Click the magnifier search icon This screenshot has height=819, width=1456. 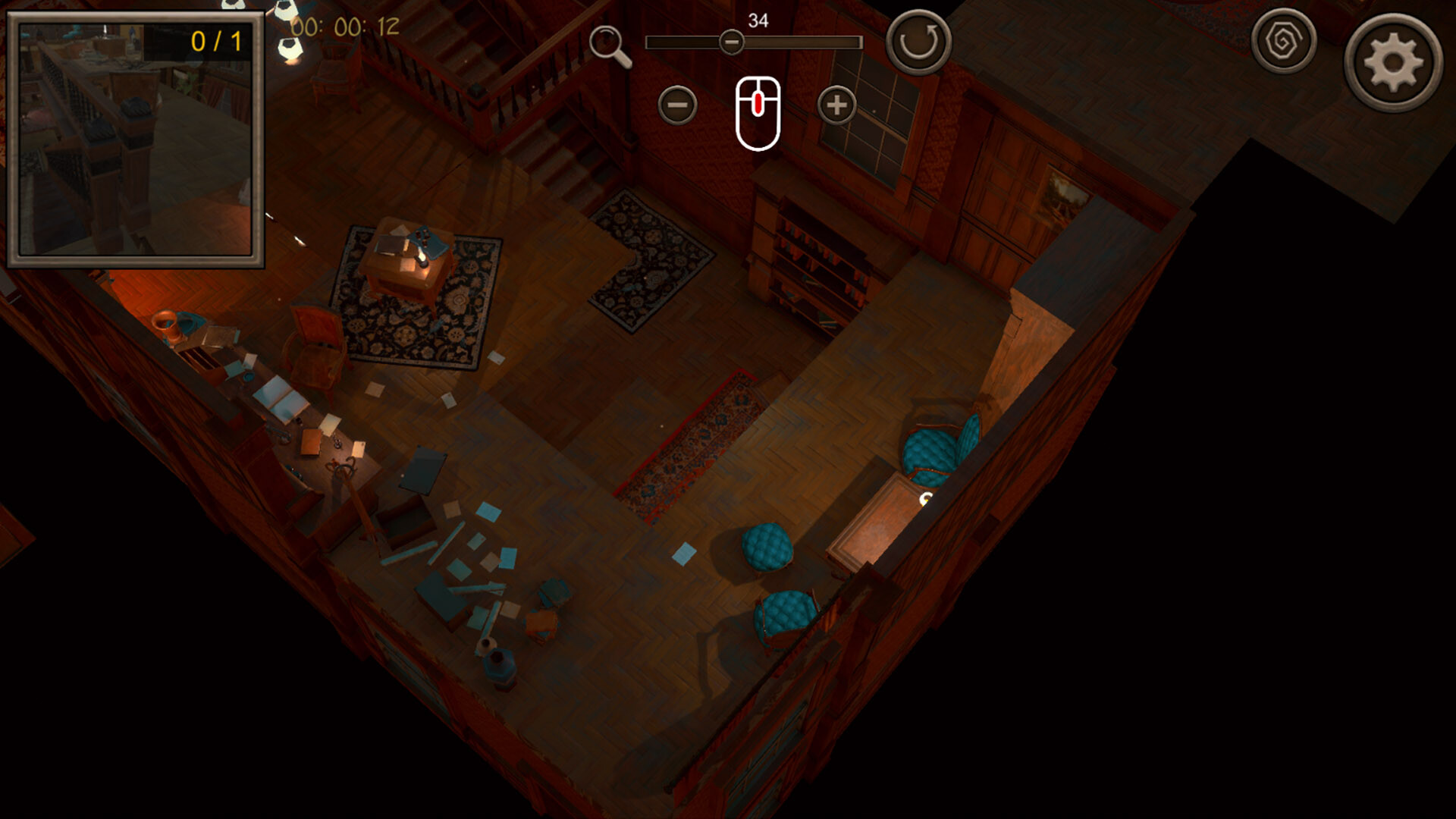point(607,39)
